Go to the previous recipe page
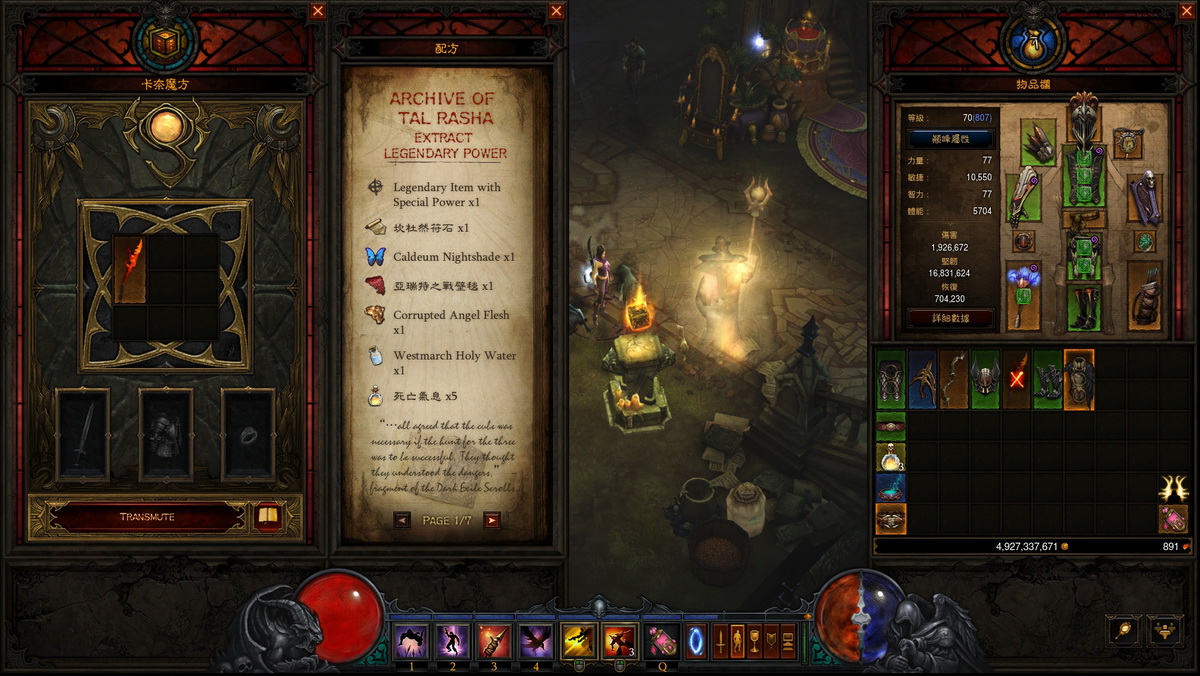This screenshot has height=676, width=1200. (x=402, y=520)
